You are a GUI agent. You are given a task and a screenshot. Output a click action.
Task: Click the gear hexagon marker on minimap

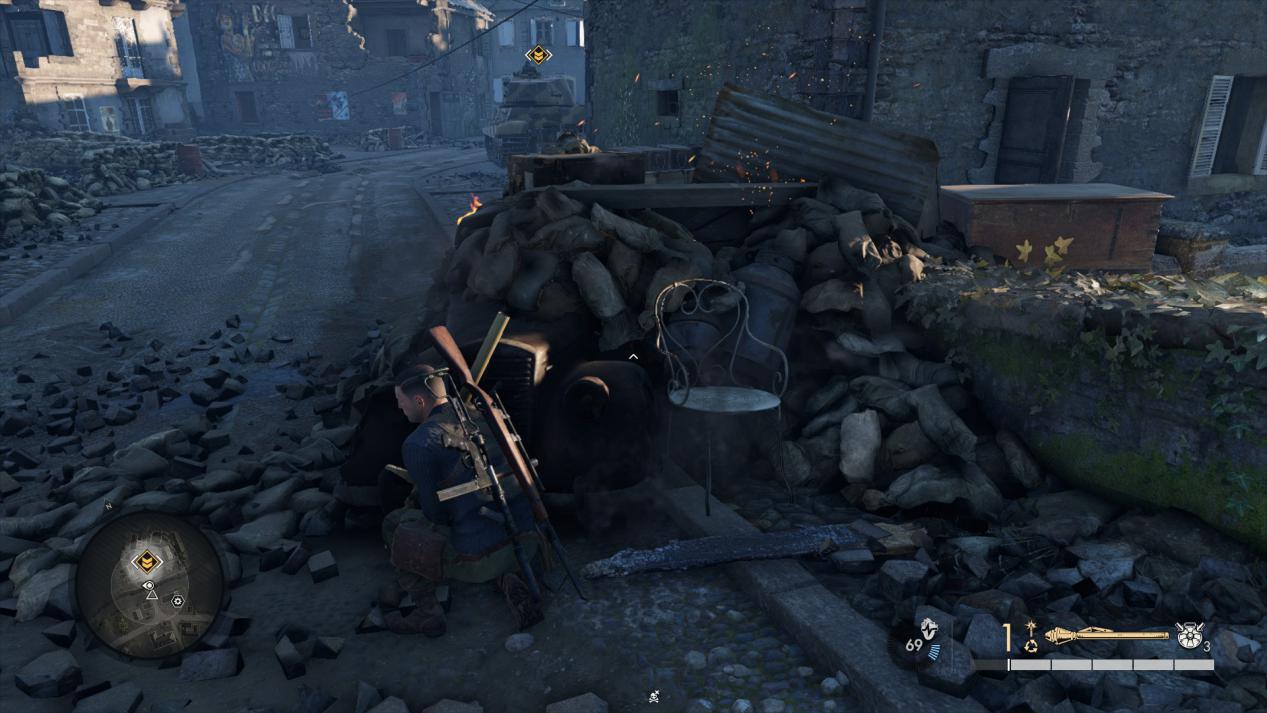pos(177,601)
